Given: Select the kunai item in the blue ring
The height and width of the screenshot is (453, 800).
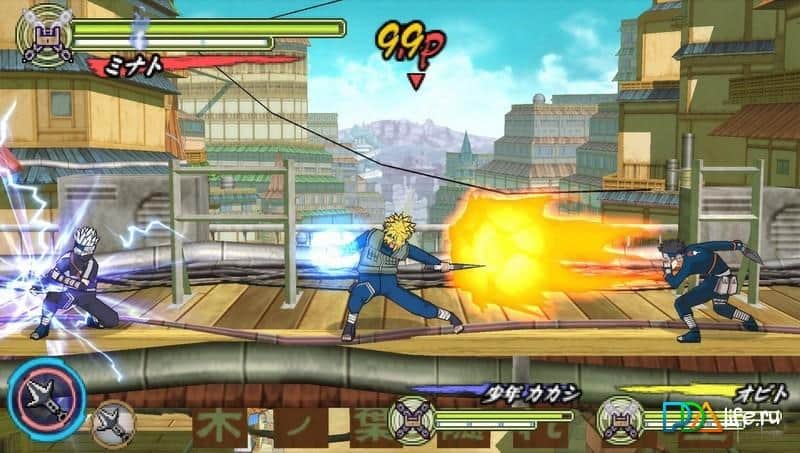Looking at the screenshot, I should coord(47,399).
